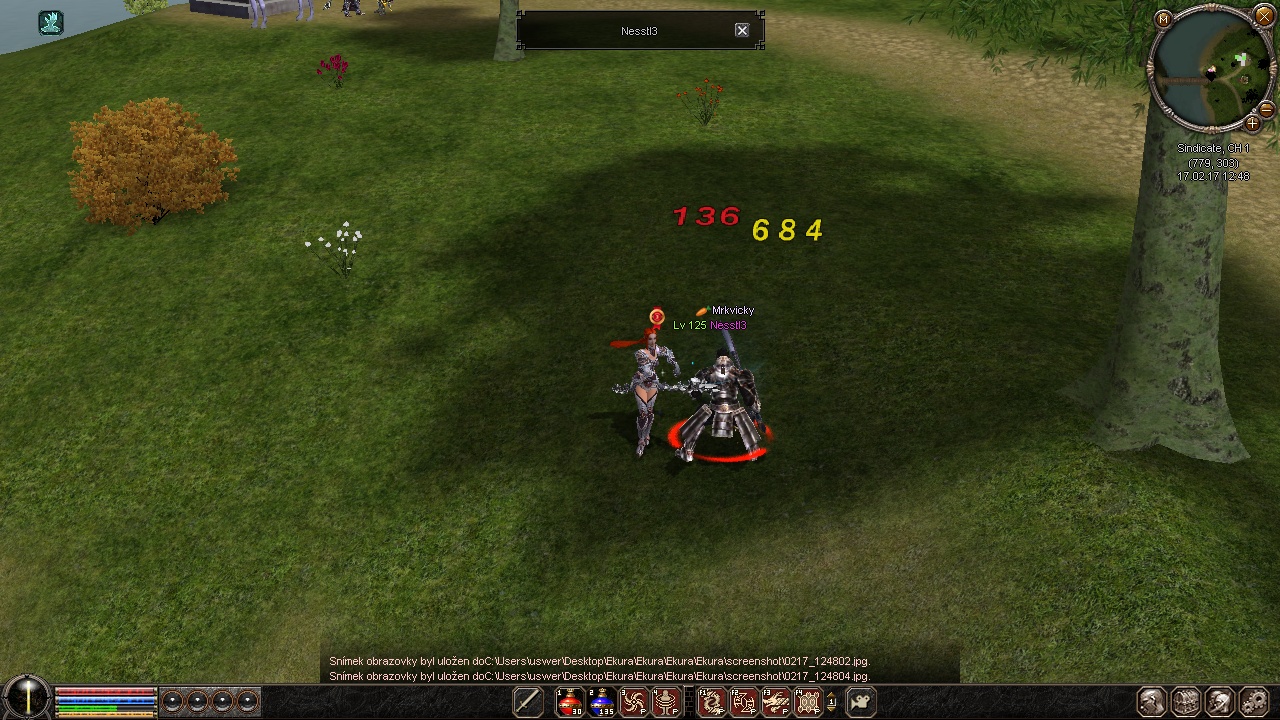This screenshot has width=1280, height=720.
Task: Activate the spinning blades skill in slot 3
Action: [x=634, y=702]
